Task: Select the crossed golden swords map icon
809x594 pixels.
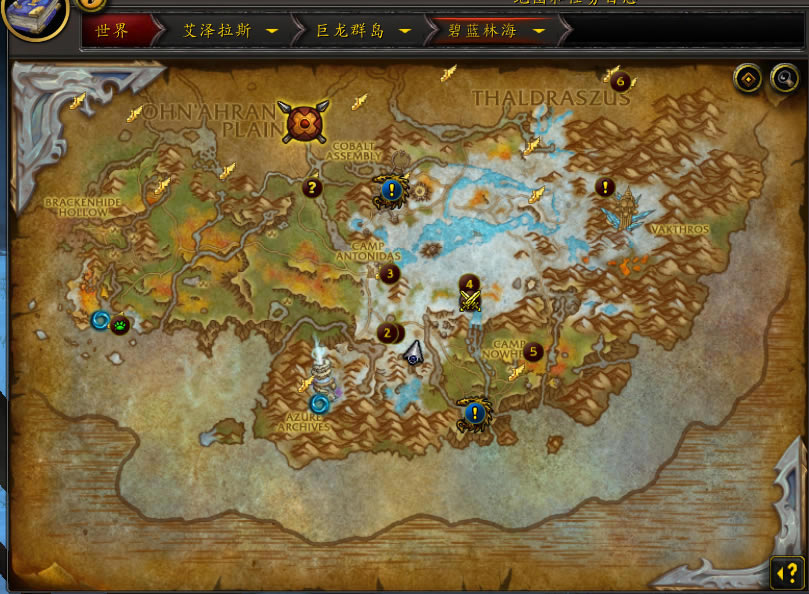Action: (469, 300)
